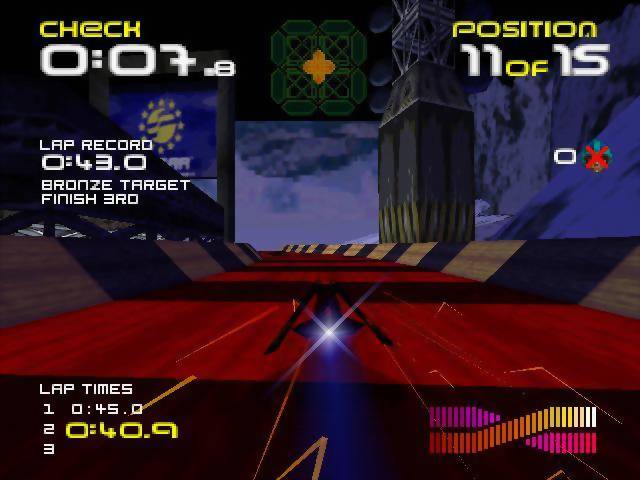Select the weapon pickup icon with orange cross
Viewport: 640px width, 480px height.
[x=319, y=67]
